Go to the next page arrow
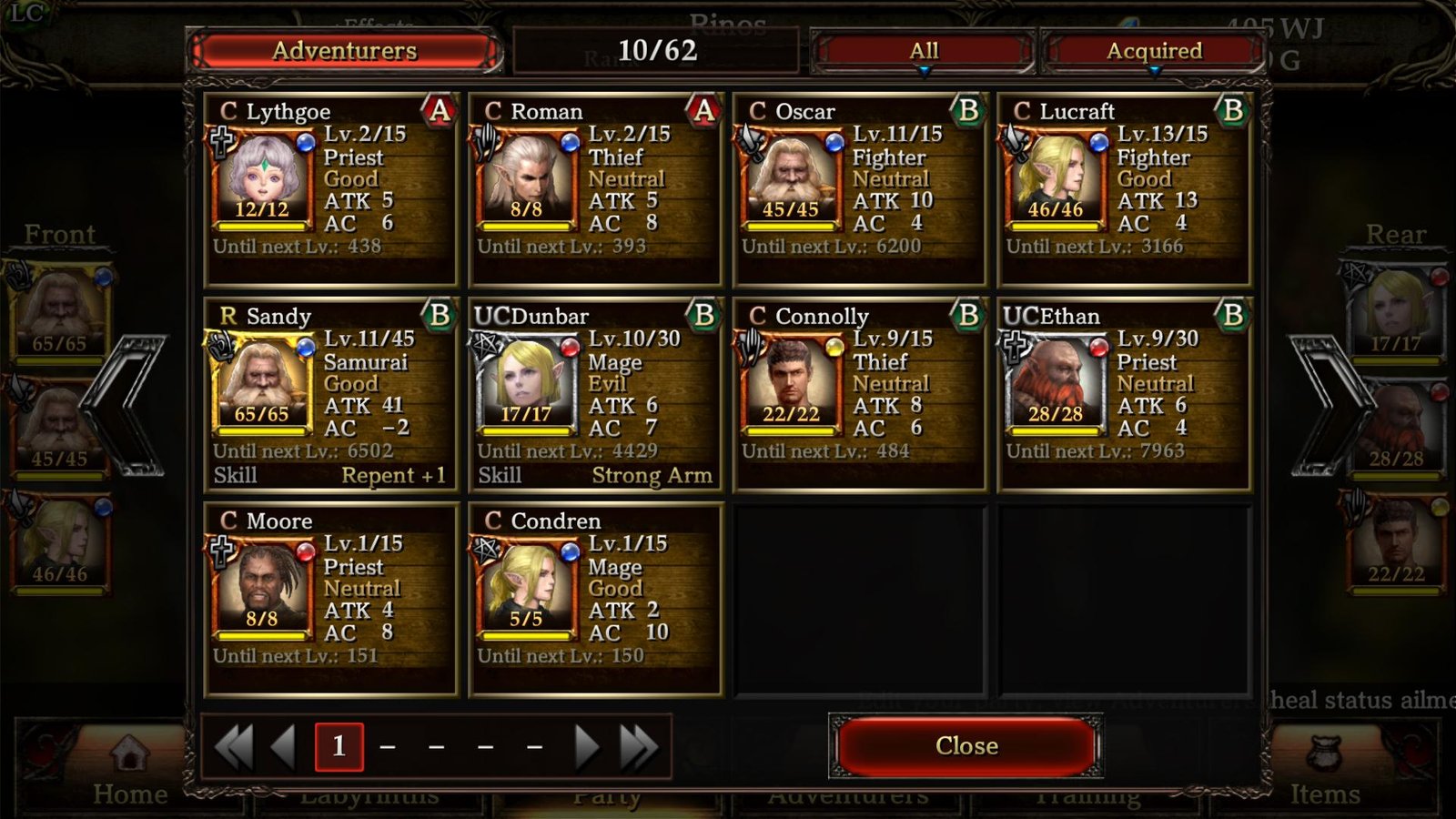This screenshot has height=819, width=1456. [587, 747]
